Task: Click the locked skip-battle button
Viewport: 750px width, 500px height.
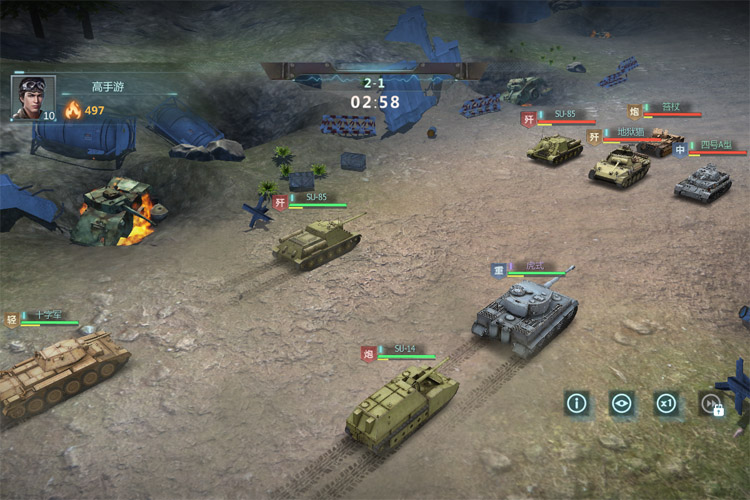Action: [711, 404]
